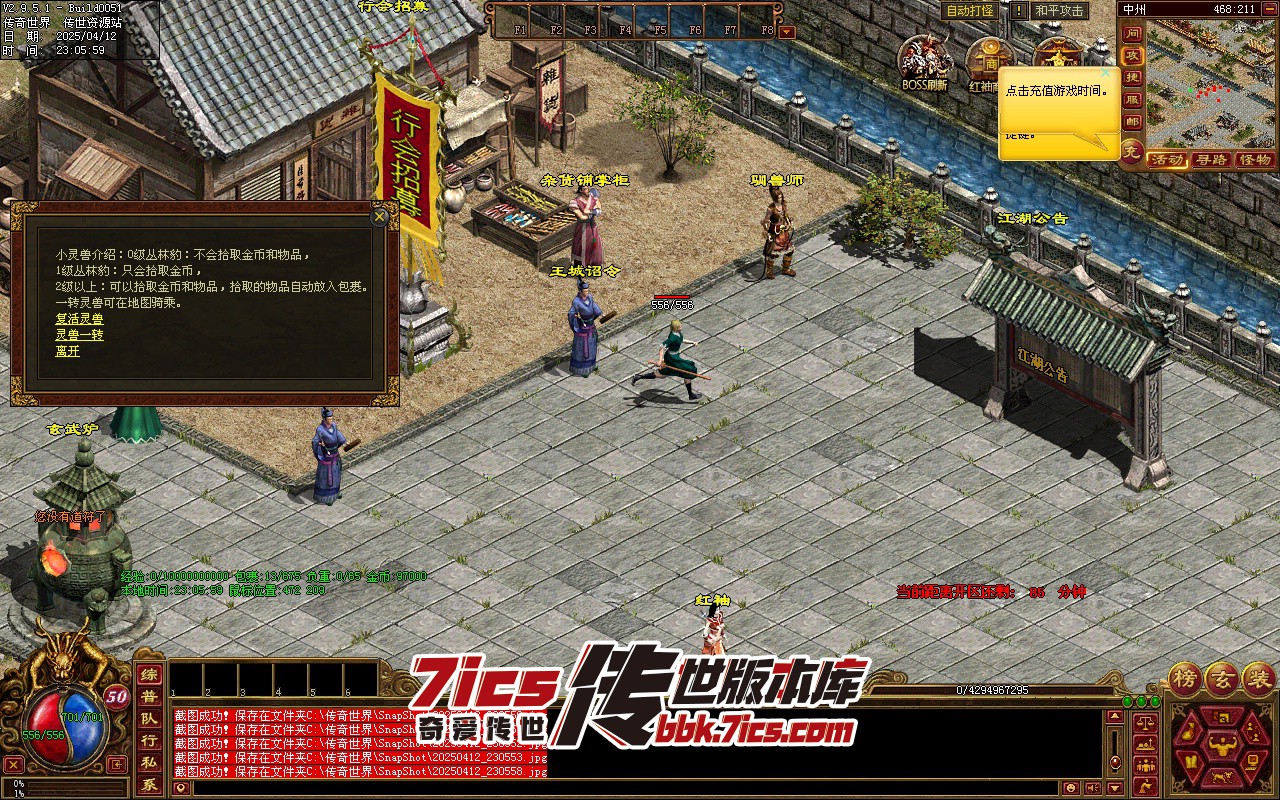Open the 活动 events tab below the minimap
Screen dimensions: 1280x800
coord(1167,160)
